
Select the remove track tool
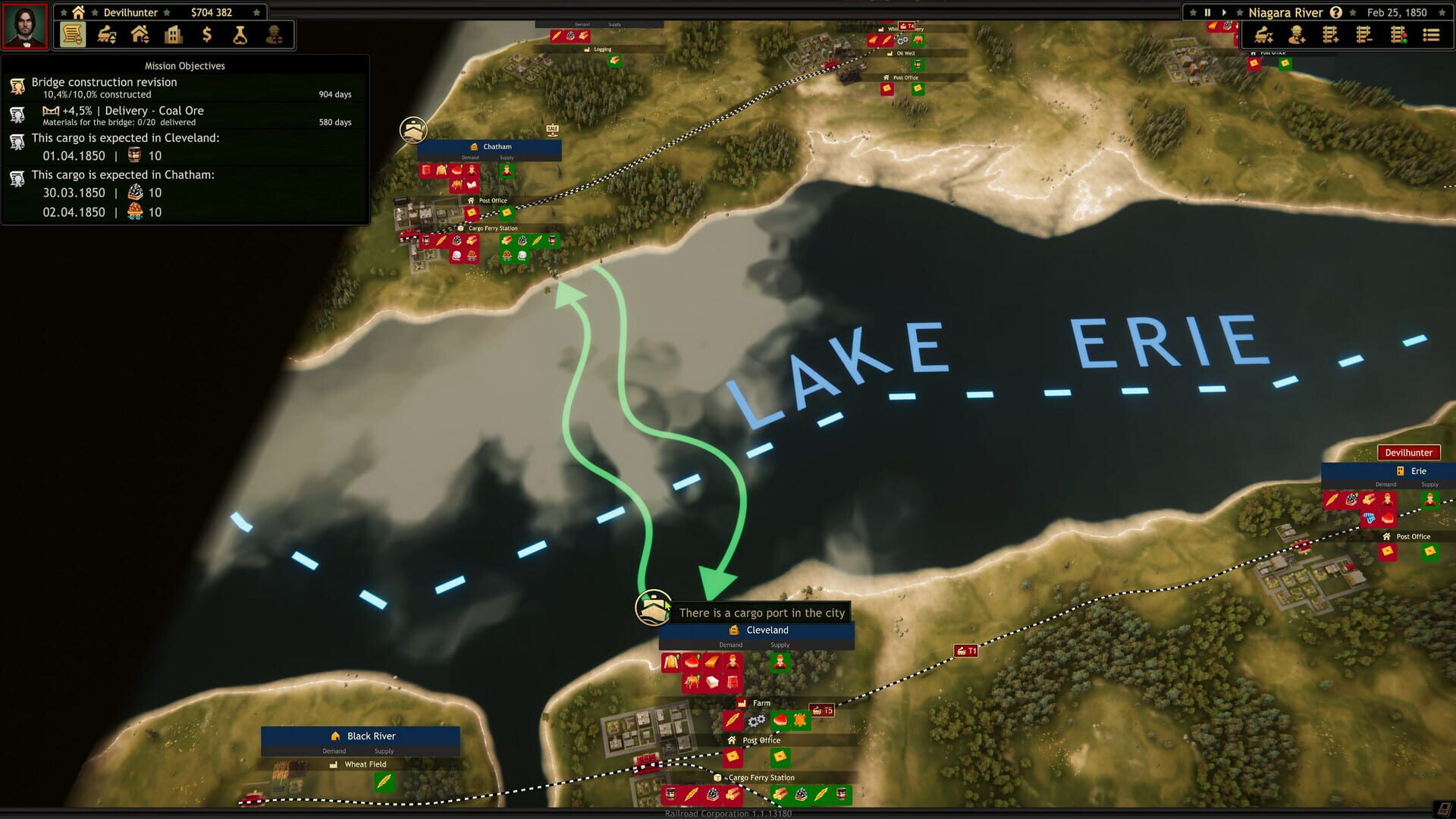click(1365, 35)
